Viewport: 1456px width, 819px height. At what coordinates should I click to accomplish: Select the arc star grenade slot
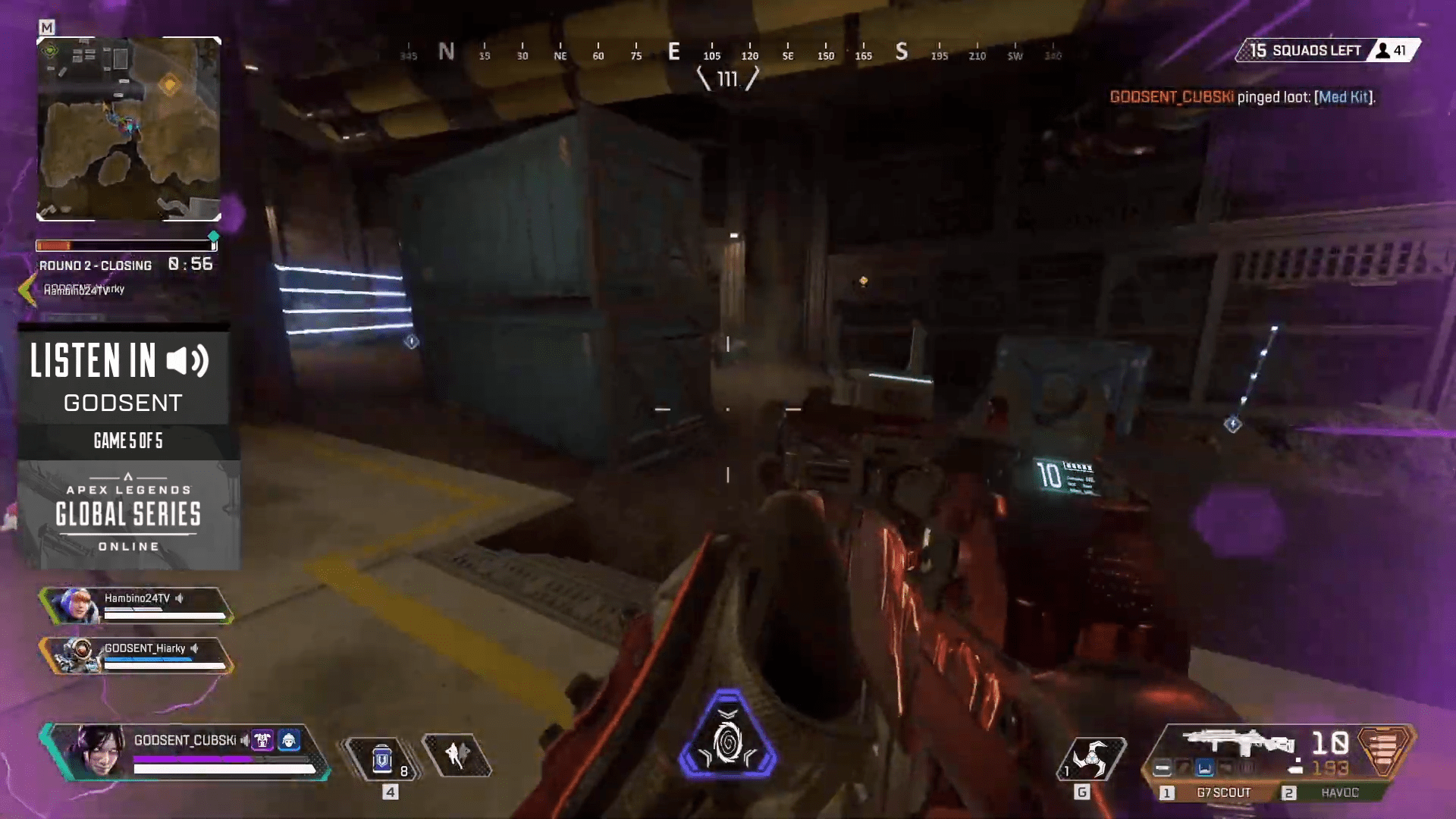point(1091,758)
